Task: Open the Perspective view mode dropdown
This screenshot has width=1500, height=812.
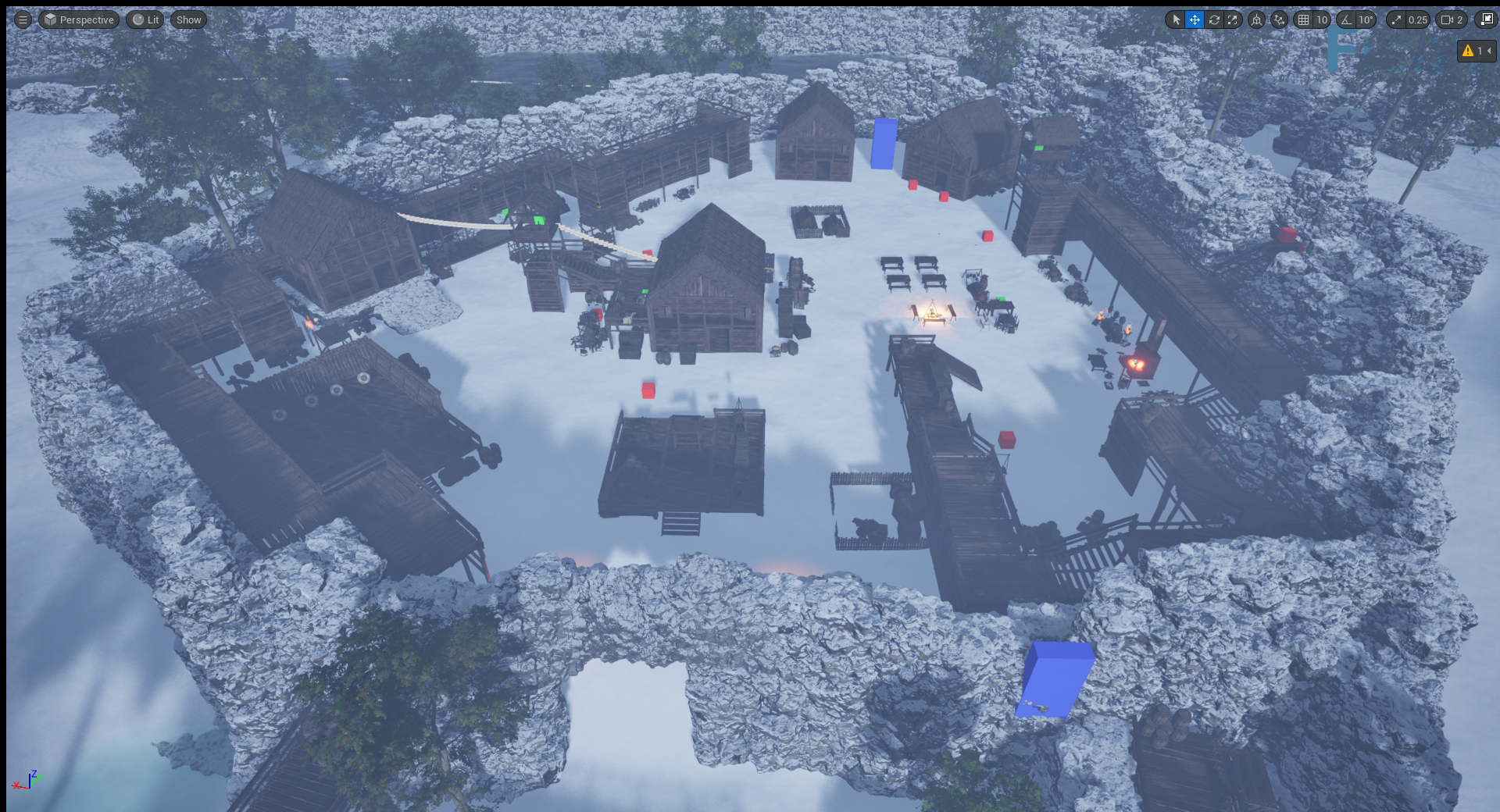Action: pos(79,20)
